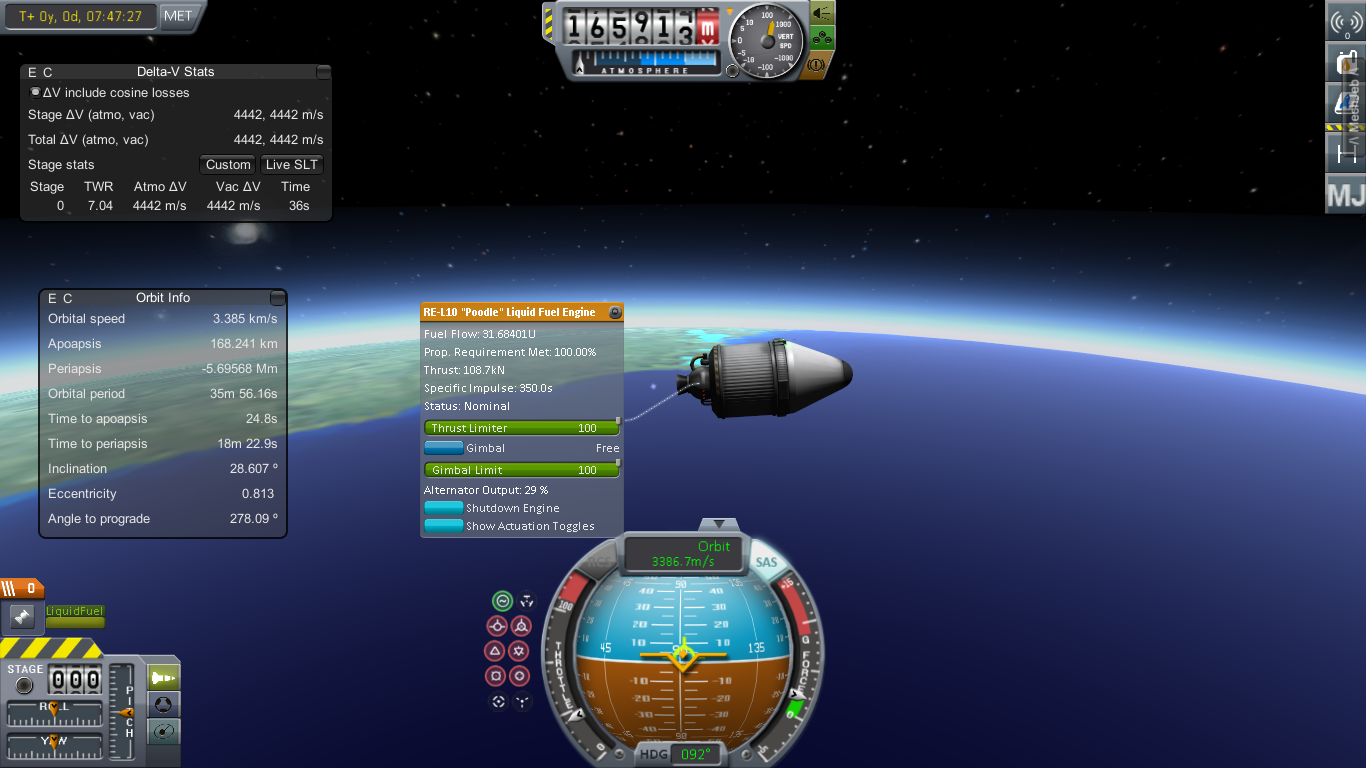Close the Delta-V Stats window
The image size is (1366, 768).
click(x=323, y=72)
